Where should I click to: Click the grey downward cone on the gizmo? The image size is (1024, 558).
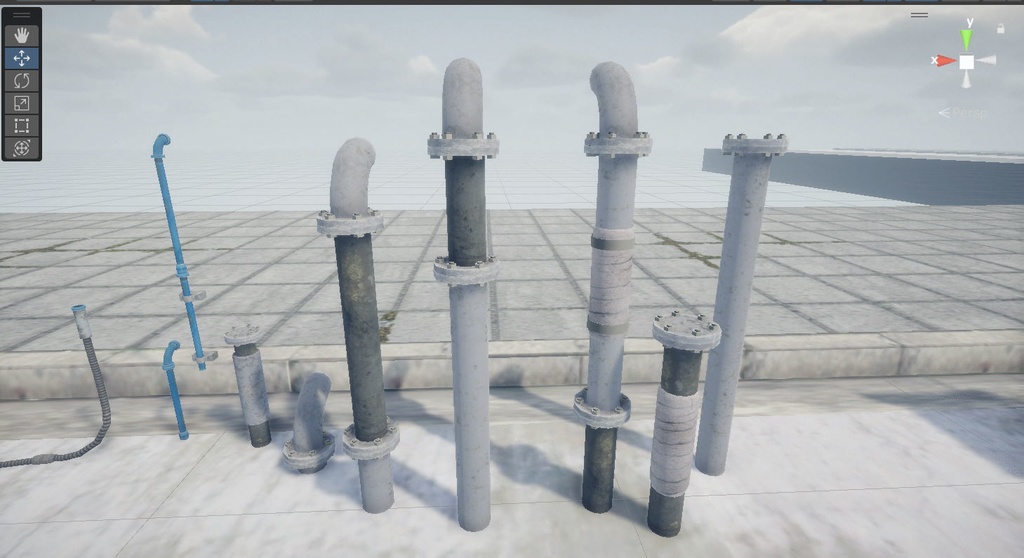(x=967, y=80)
